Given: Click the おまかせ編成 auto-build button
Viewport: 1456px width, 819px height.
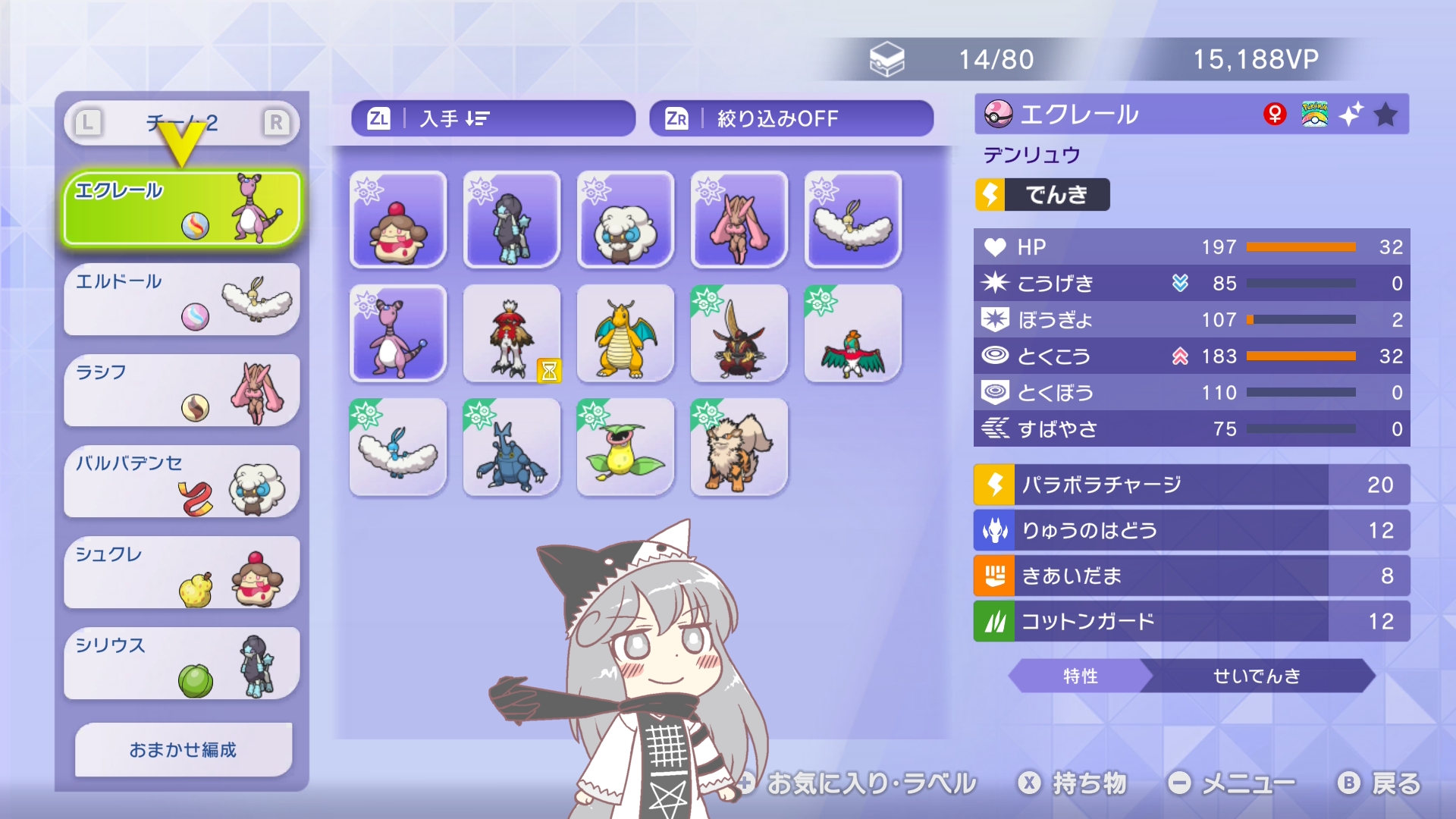Looking at the screenshot, I should pyautogui.click(x=184, y=749).
